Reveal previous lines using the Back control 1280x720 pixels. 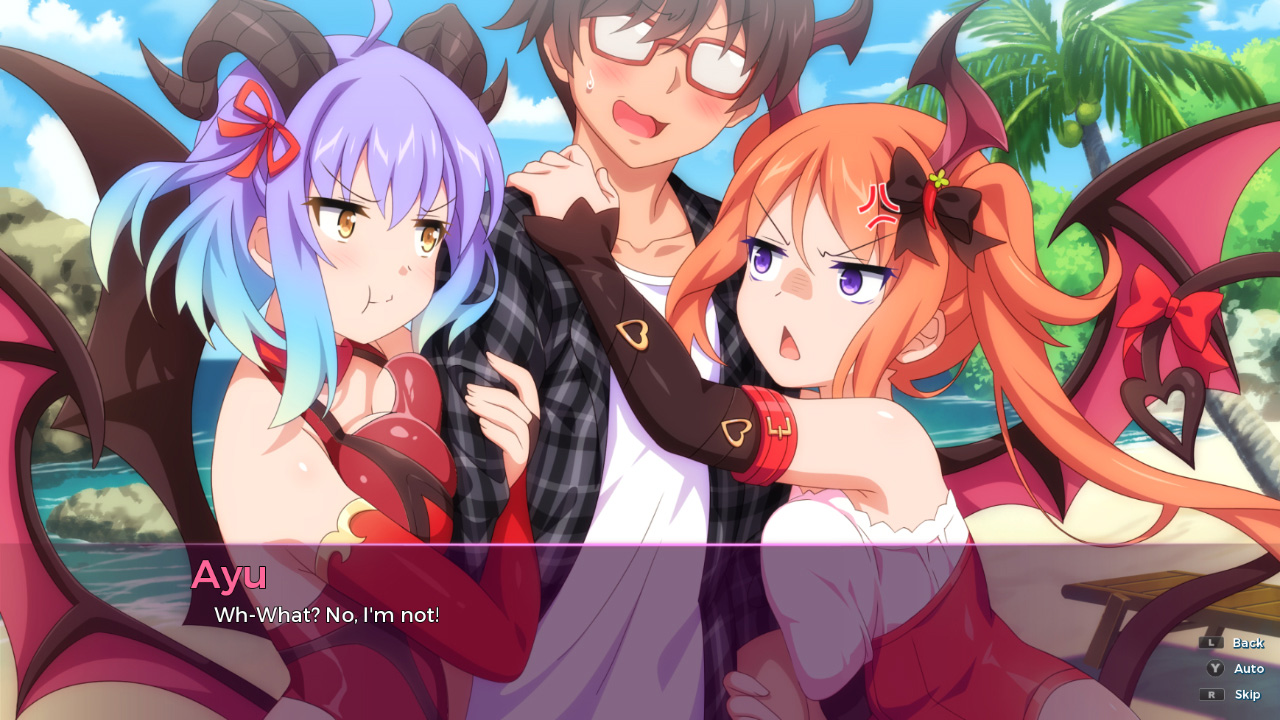[x=1249, y=642]
